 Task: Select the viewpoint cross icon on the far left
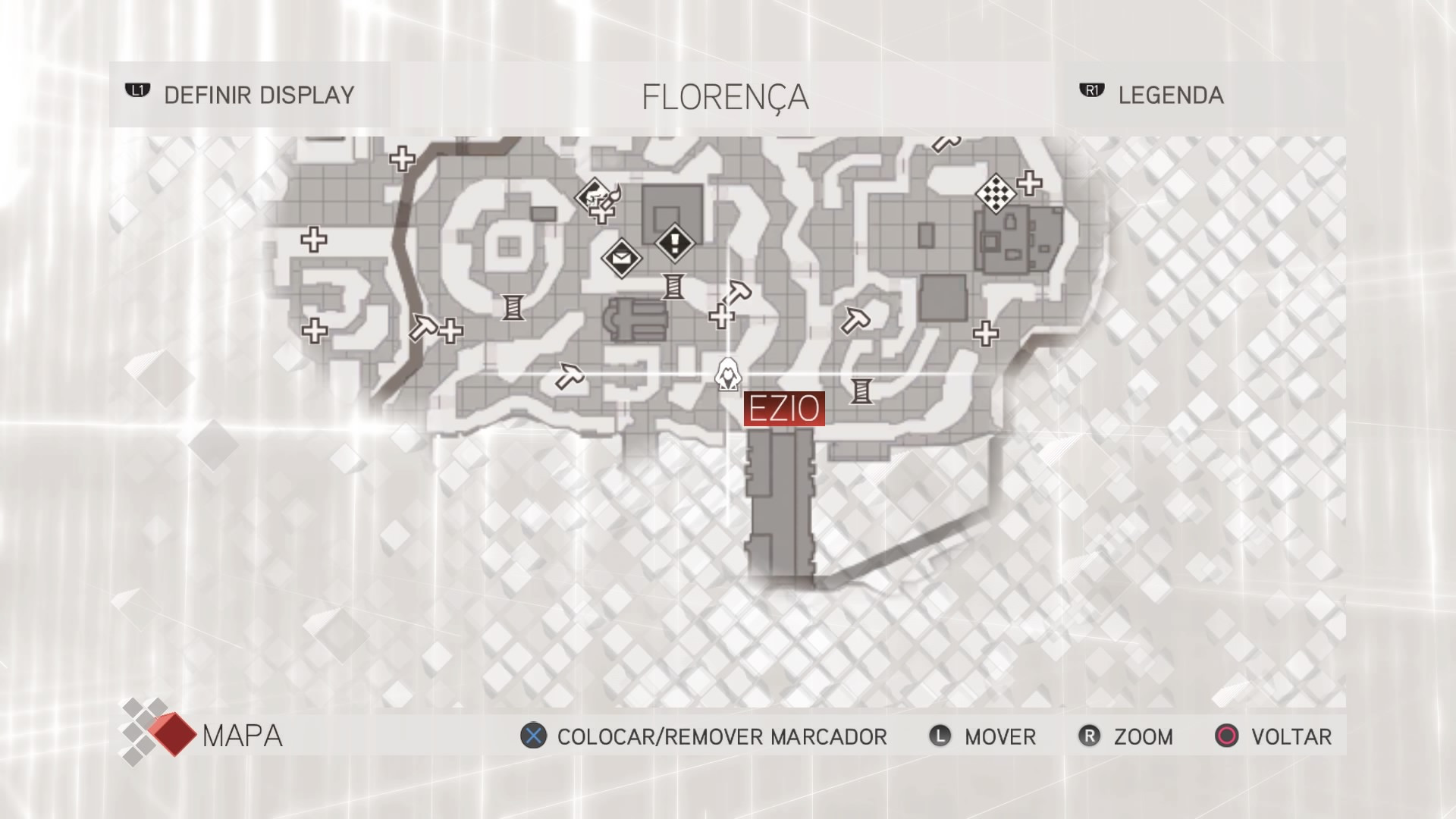coord(314,241)
